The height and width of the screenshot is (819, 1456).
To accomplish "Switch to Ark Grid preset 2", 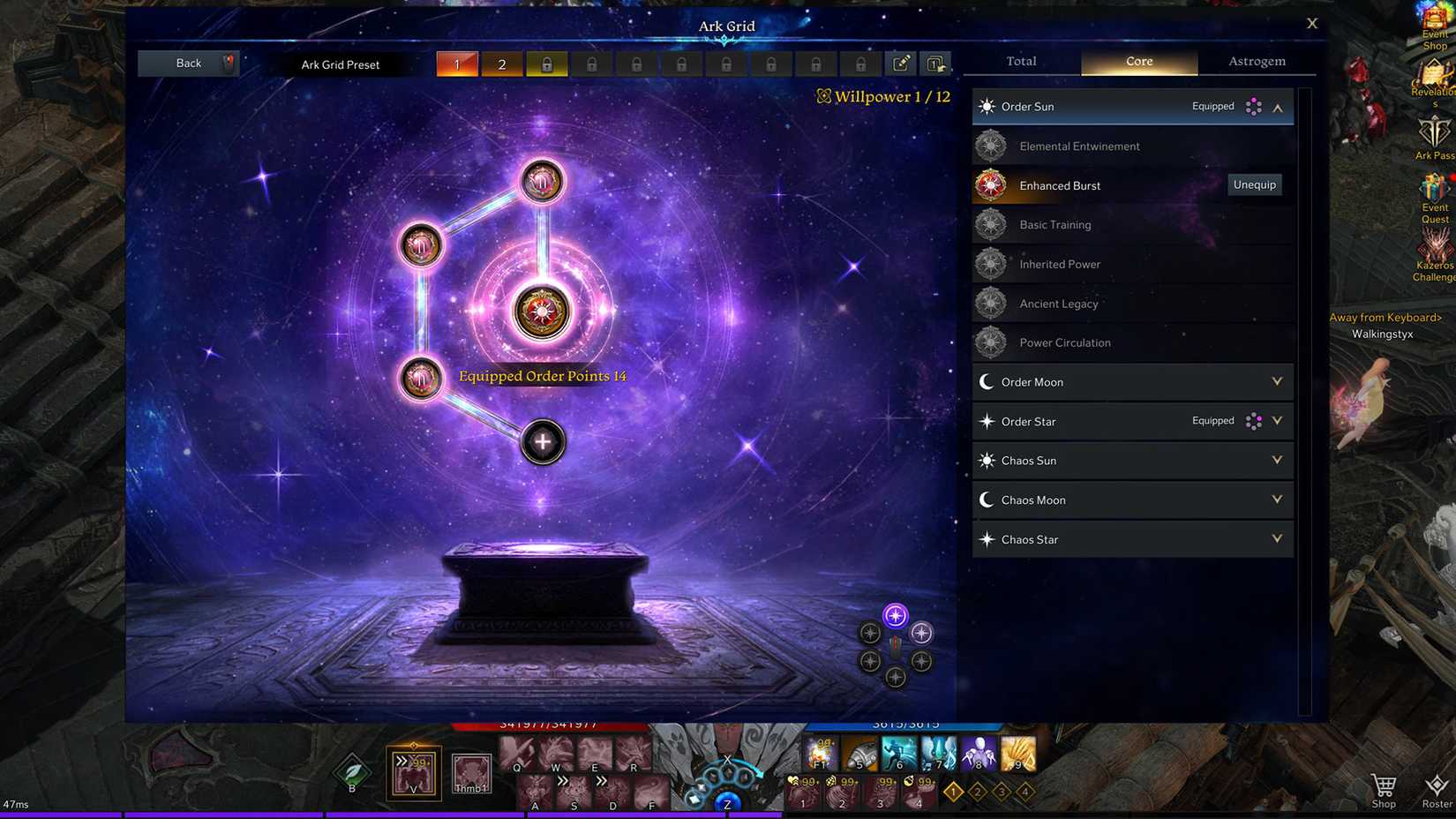I will point(502,64).
